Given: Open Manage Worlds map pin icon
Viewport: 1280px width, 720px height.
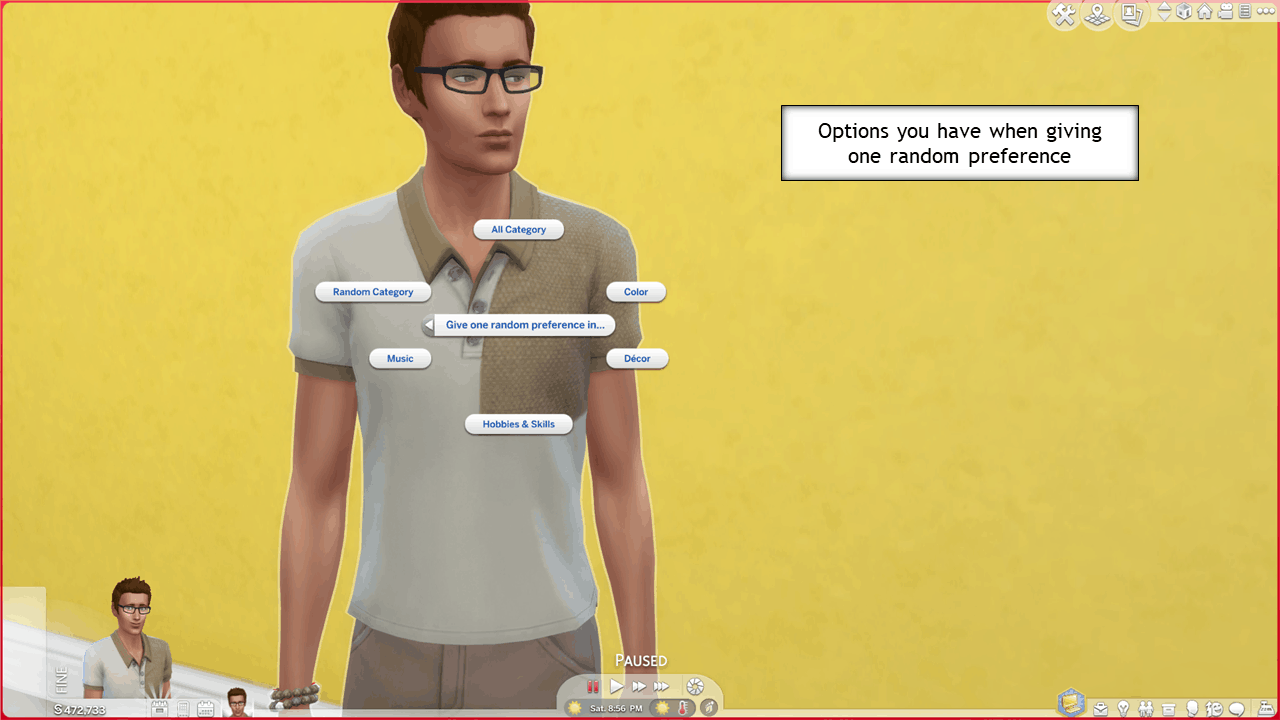Looking at the screenshot, I should [1098, 14].
